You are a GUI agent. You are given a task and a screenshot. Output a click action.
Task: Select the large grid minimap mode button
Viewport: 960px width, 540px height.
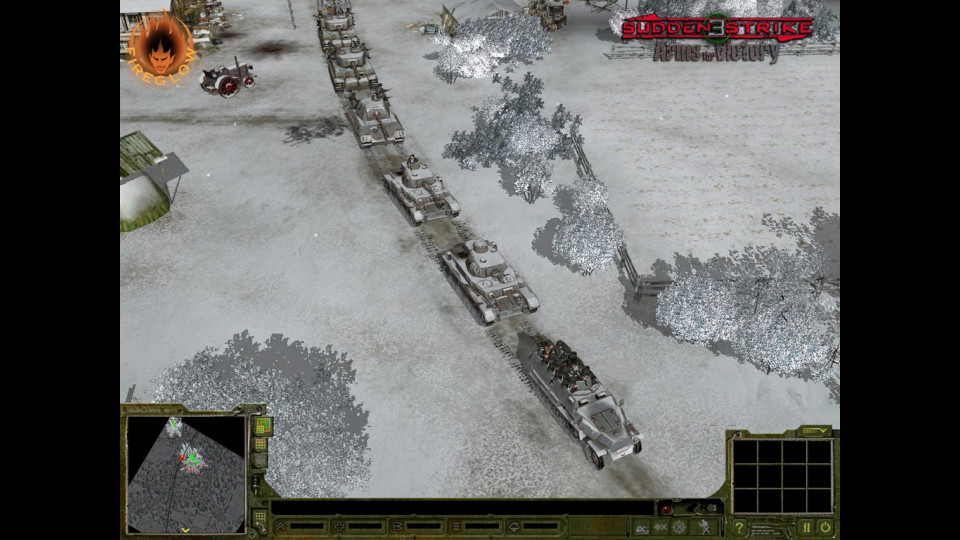click(262, 426)
